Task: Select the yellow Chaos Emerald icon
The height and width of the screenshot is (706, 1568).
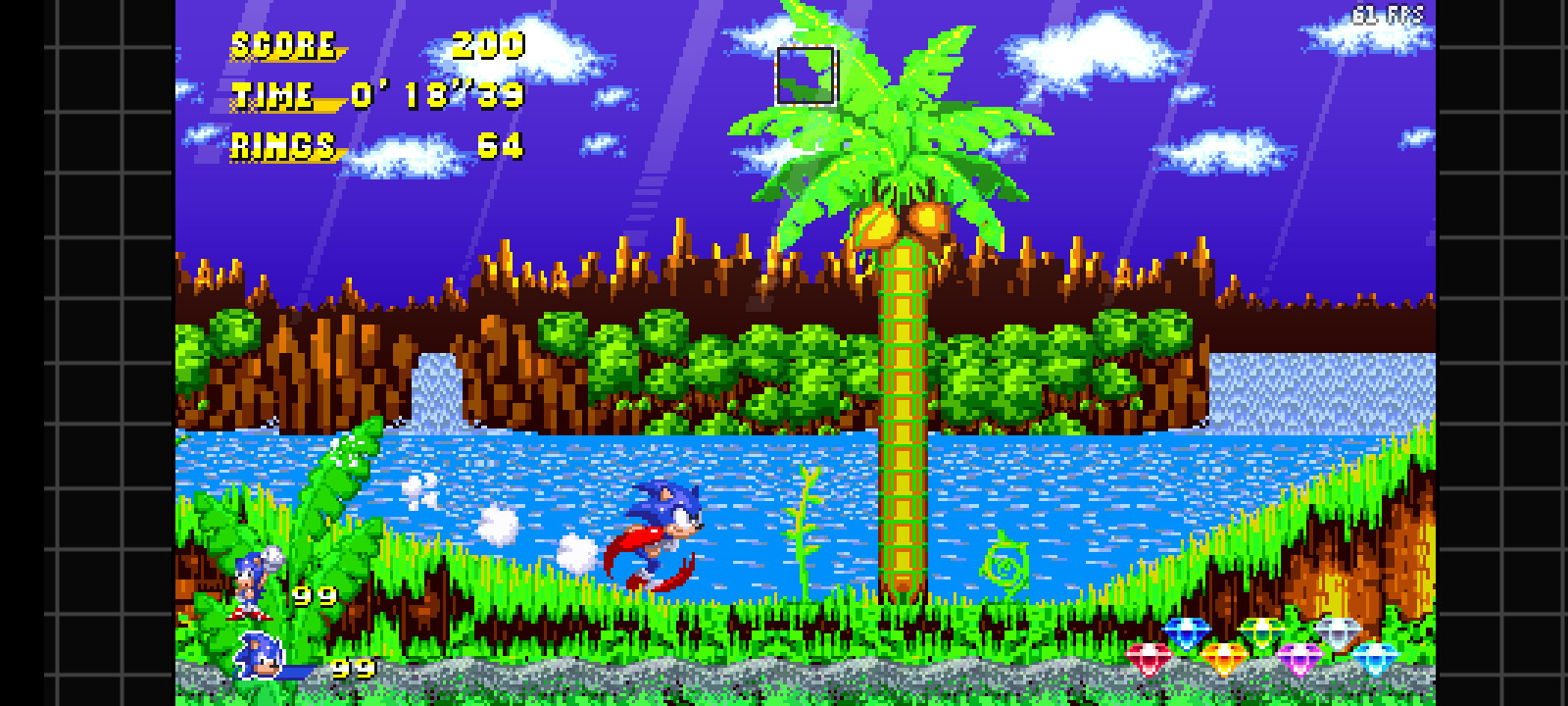Action: click(1224, 656)
